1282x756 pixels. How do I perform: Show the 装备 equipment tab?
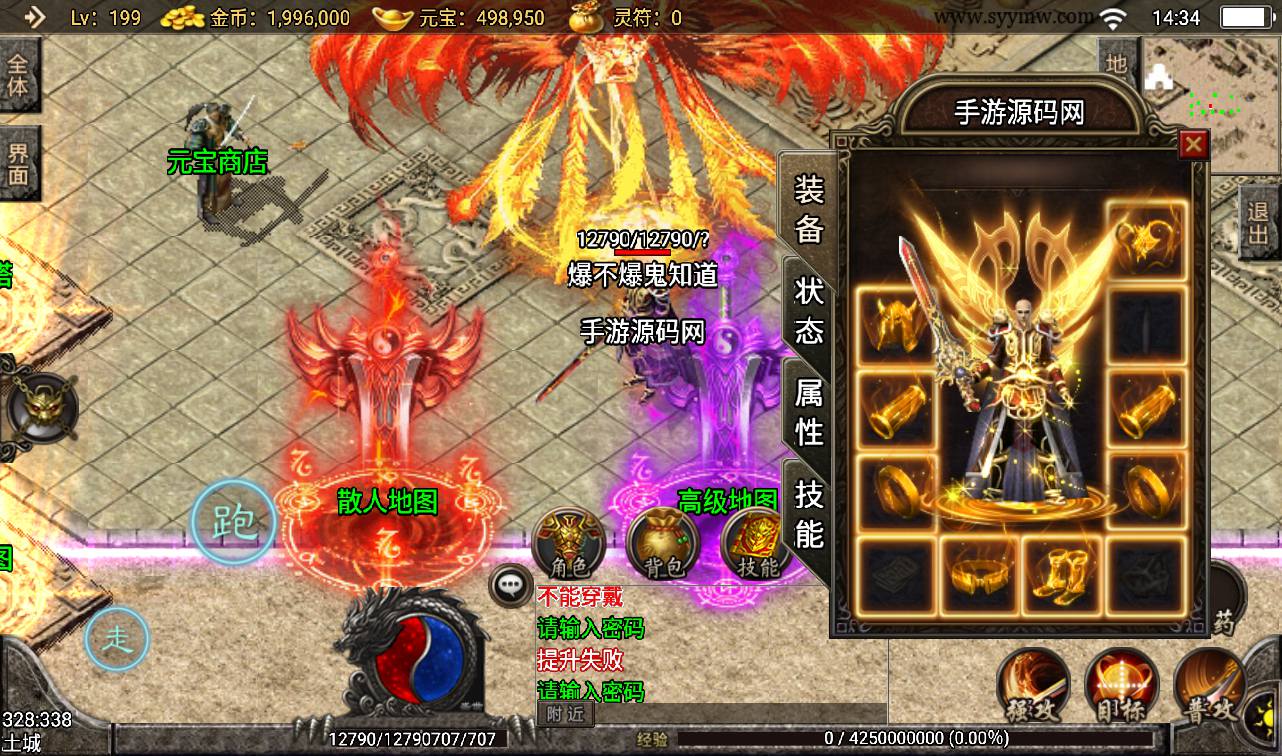point(808,208)
